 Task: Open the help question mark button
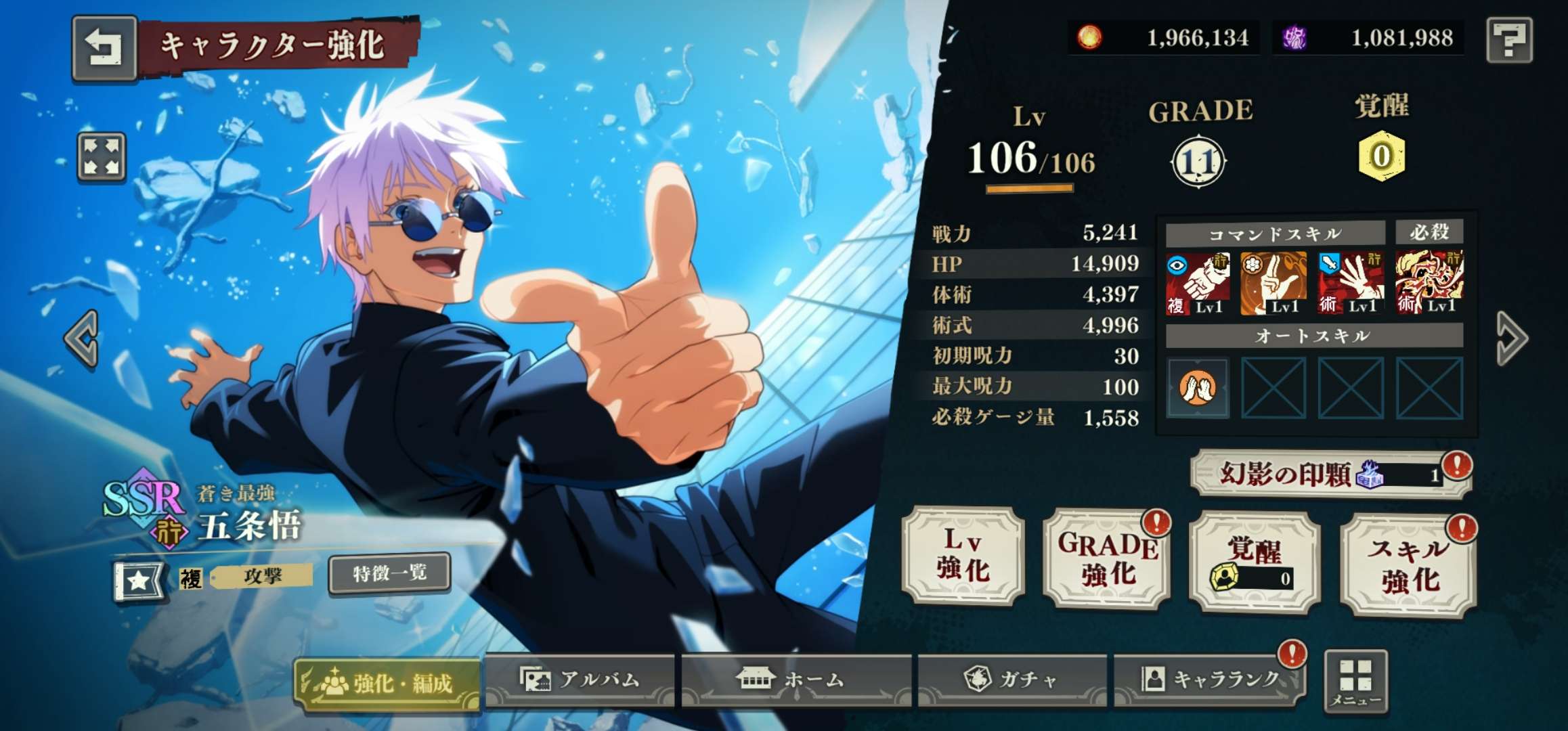(1509, 41)
